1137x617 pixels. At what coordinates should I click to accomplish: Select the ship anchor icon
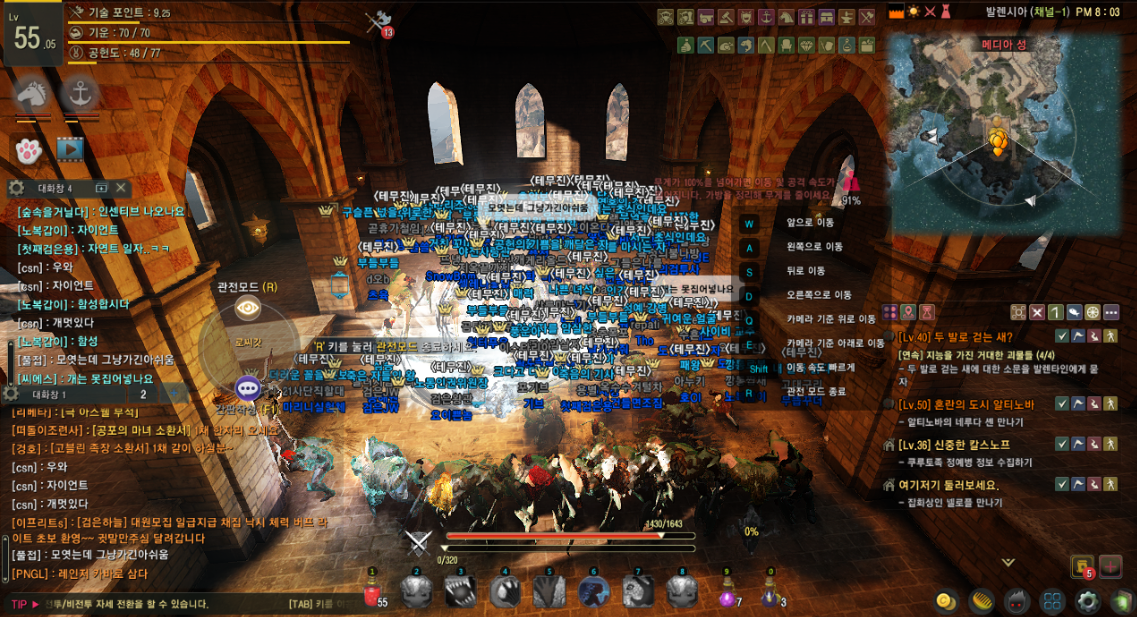79,96
